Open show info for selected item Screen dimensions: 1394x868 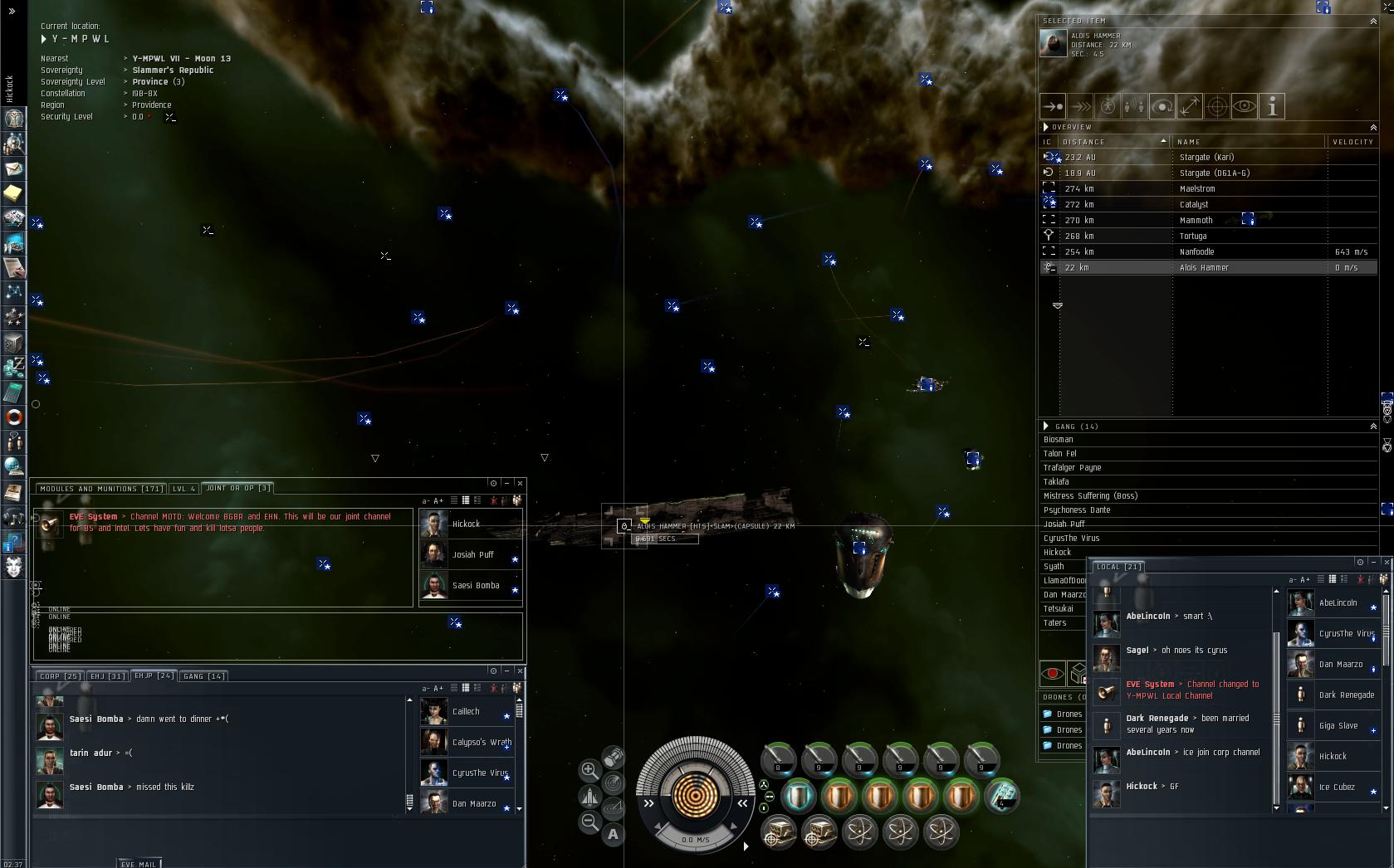pyautogui.click(x=1272, y=106)
